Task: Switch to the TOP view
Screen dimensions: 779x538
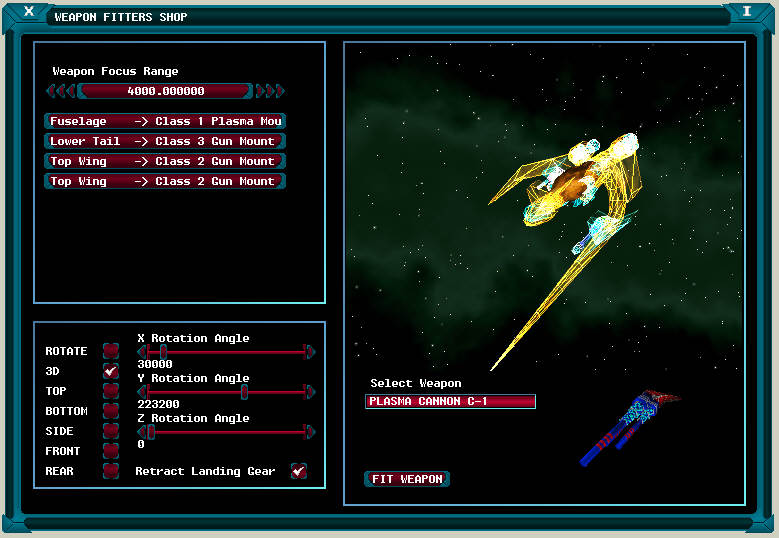Action: [x=111, y=391]
